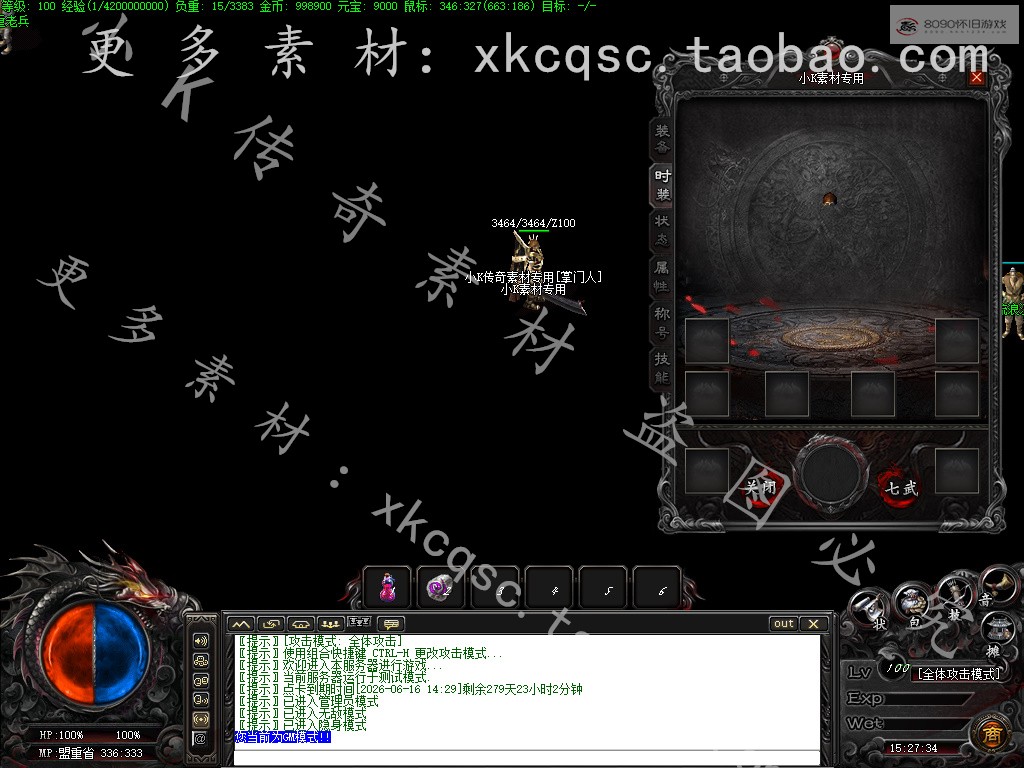Open the 摊 stall building icon

[x=995, y=632]
